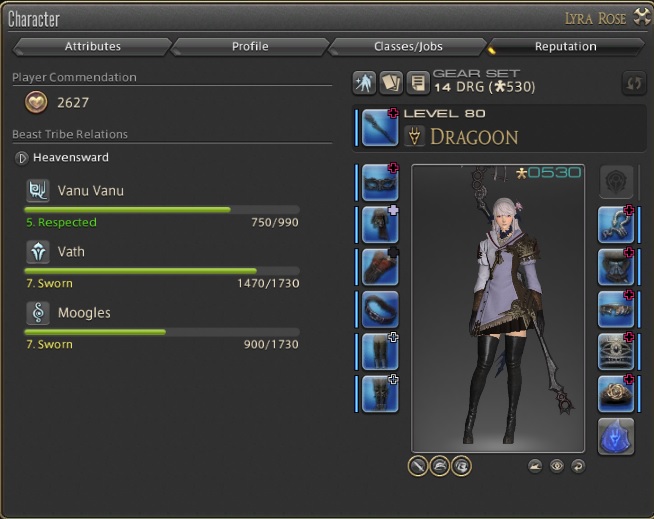
Task: Select the Reputation tab
Action: [x=565, y=47]
